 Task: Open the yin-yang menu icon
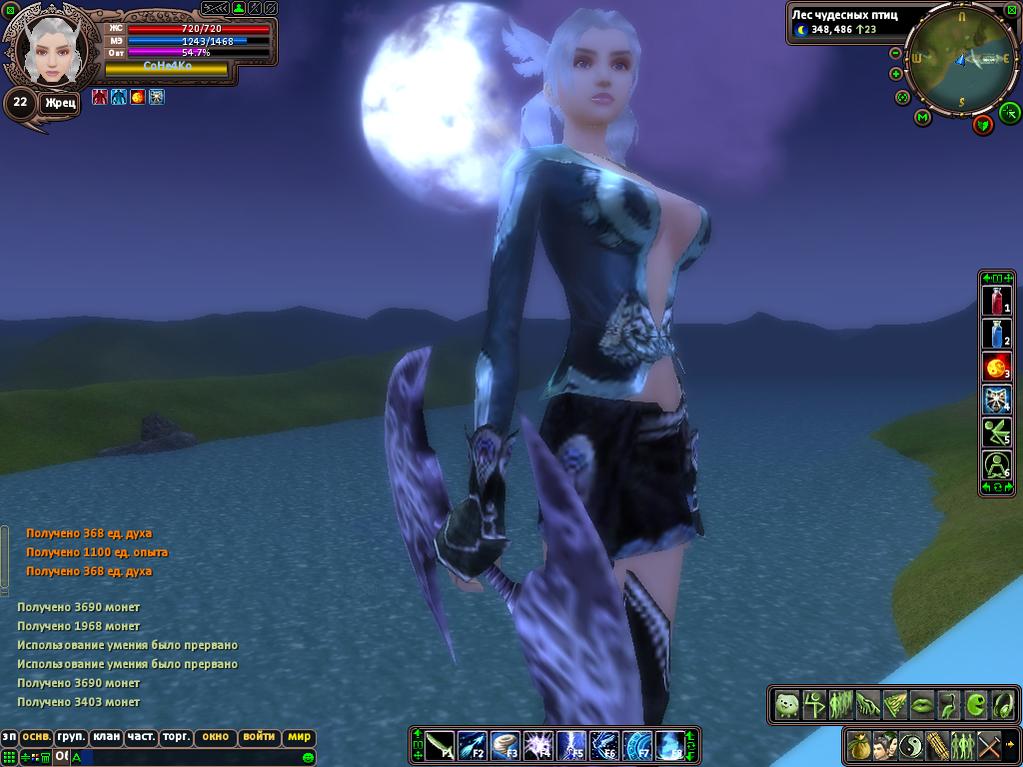tap(910, 746)
